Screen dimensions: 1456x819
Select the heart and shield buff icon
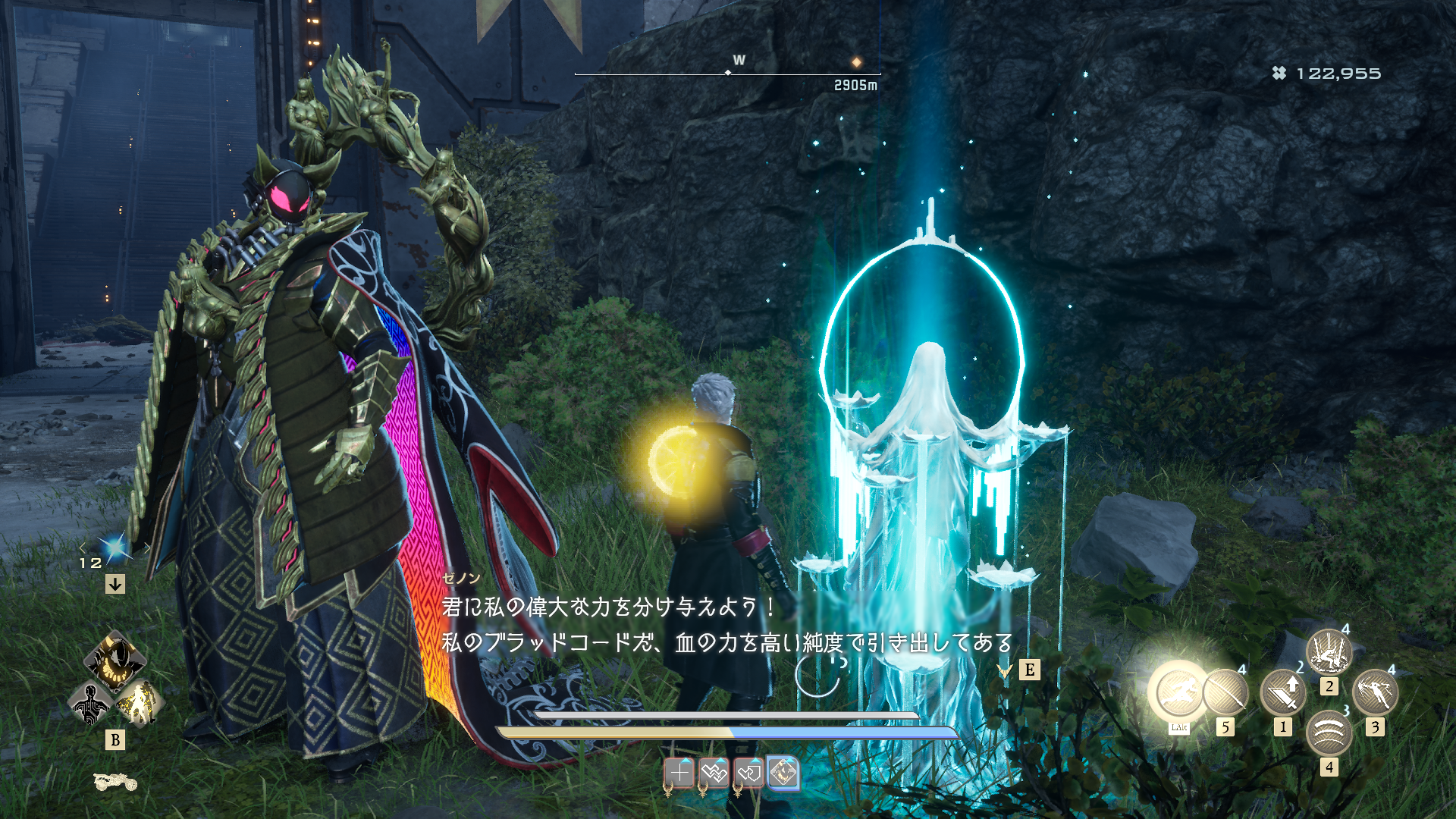[748, 773]
